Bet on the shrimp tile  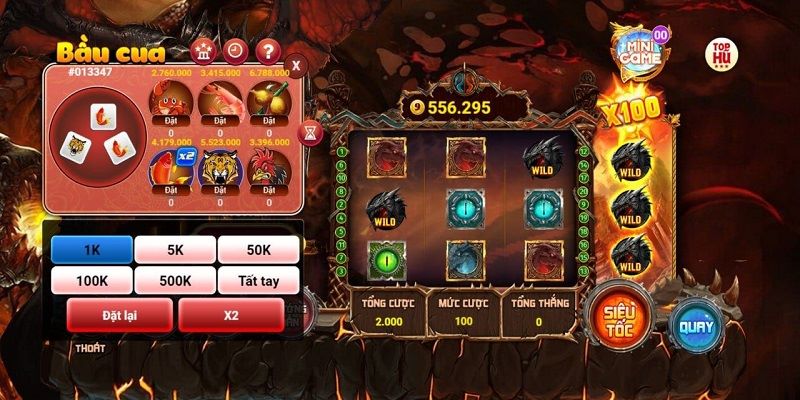pos(217,102)
